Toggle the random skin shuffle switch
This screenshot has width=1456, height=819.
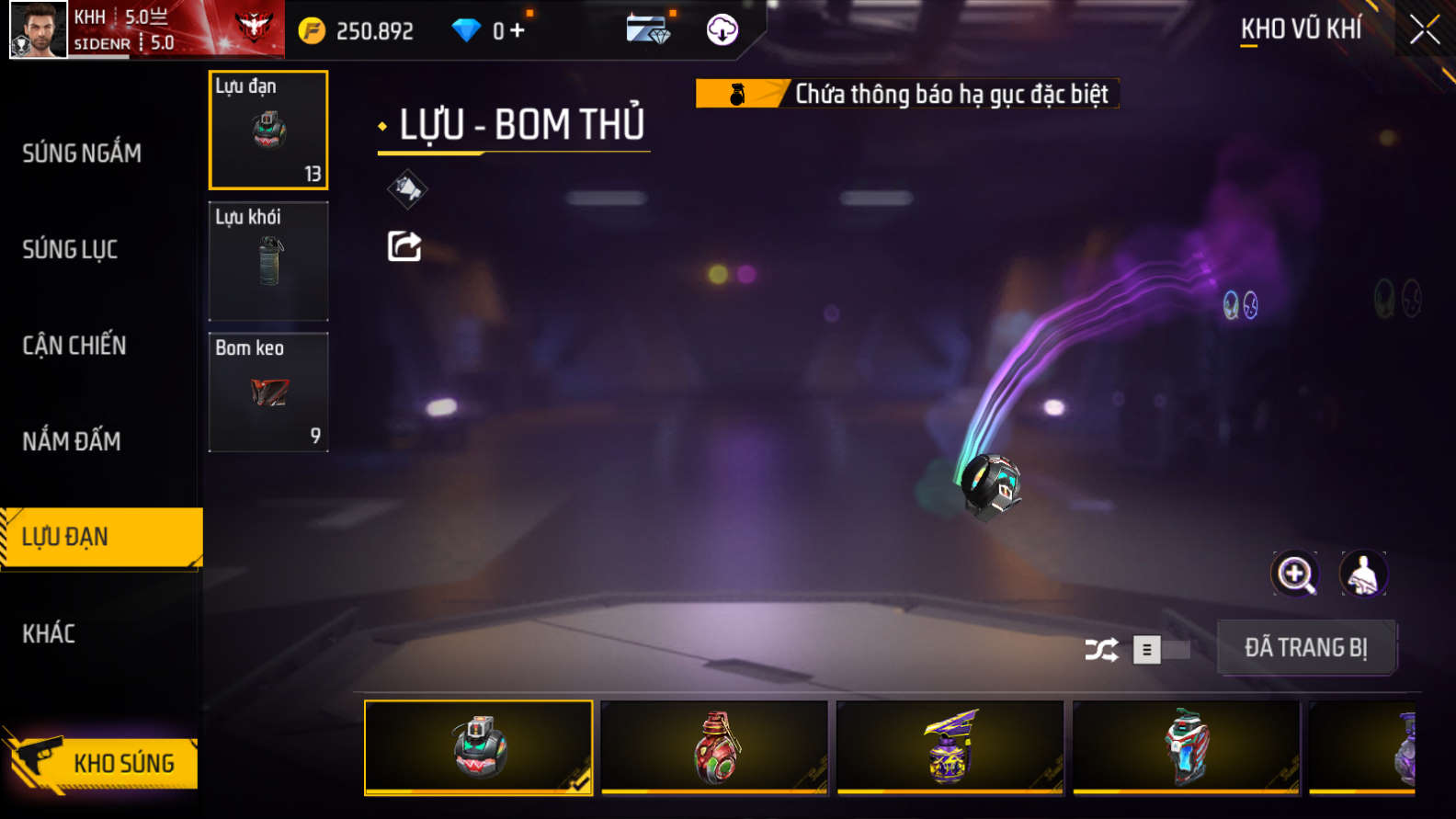[1160, 650]
